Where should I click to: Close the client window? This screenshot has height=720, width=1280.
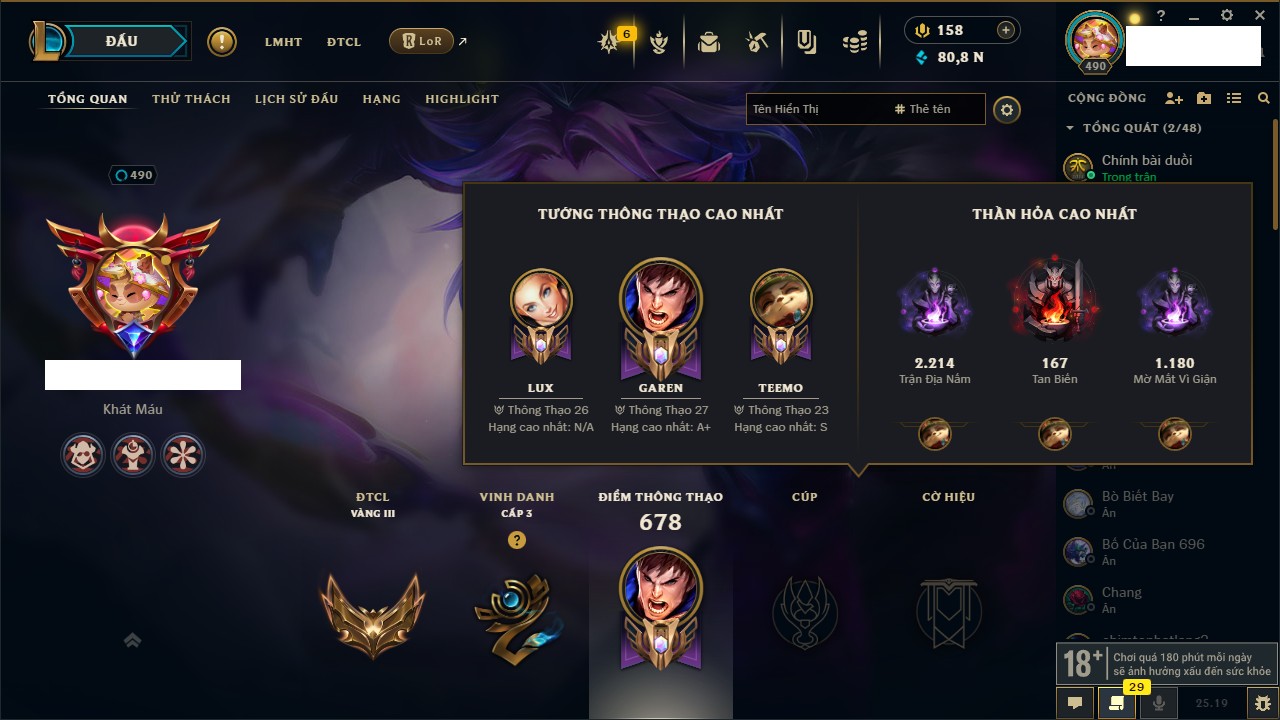coord(1259,16)
